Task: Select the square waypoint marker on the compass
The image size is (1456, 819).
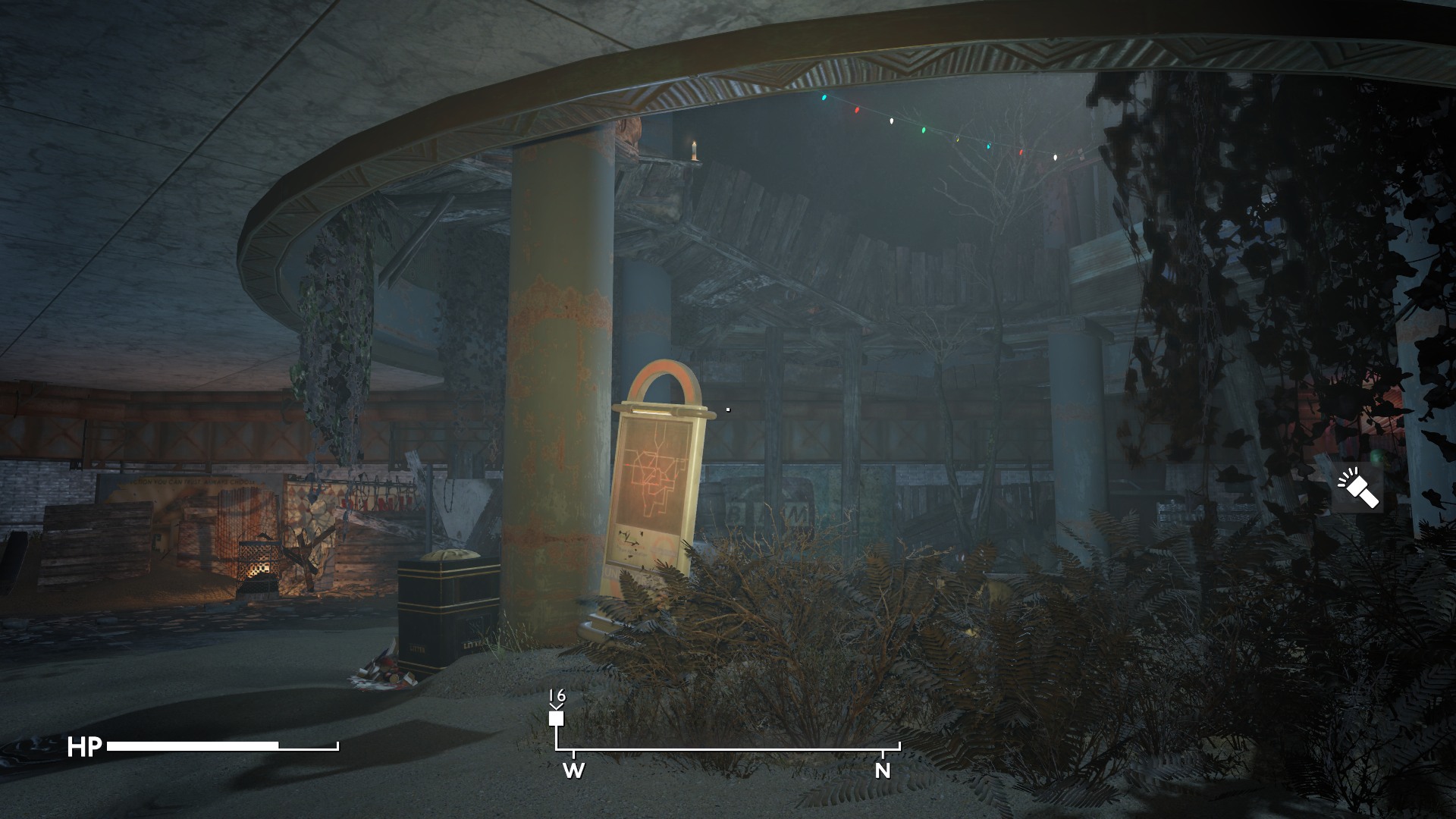Action: 557,718
